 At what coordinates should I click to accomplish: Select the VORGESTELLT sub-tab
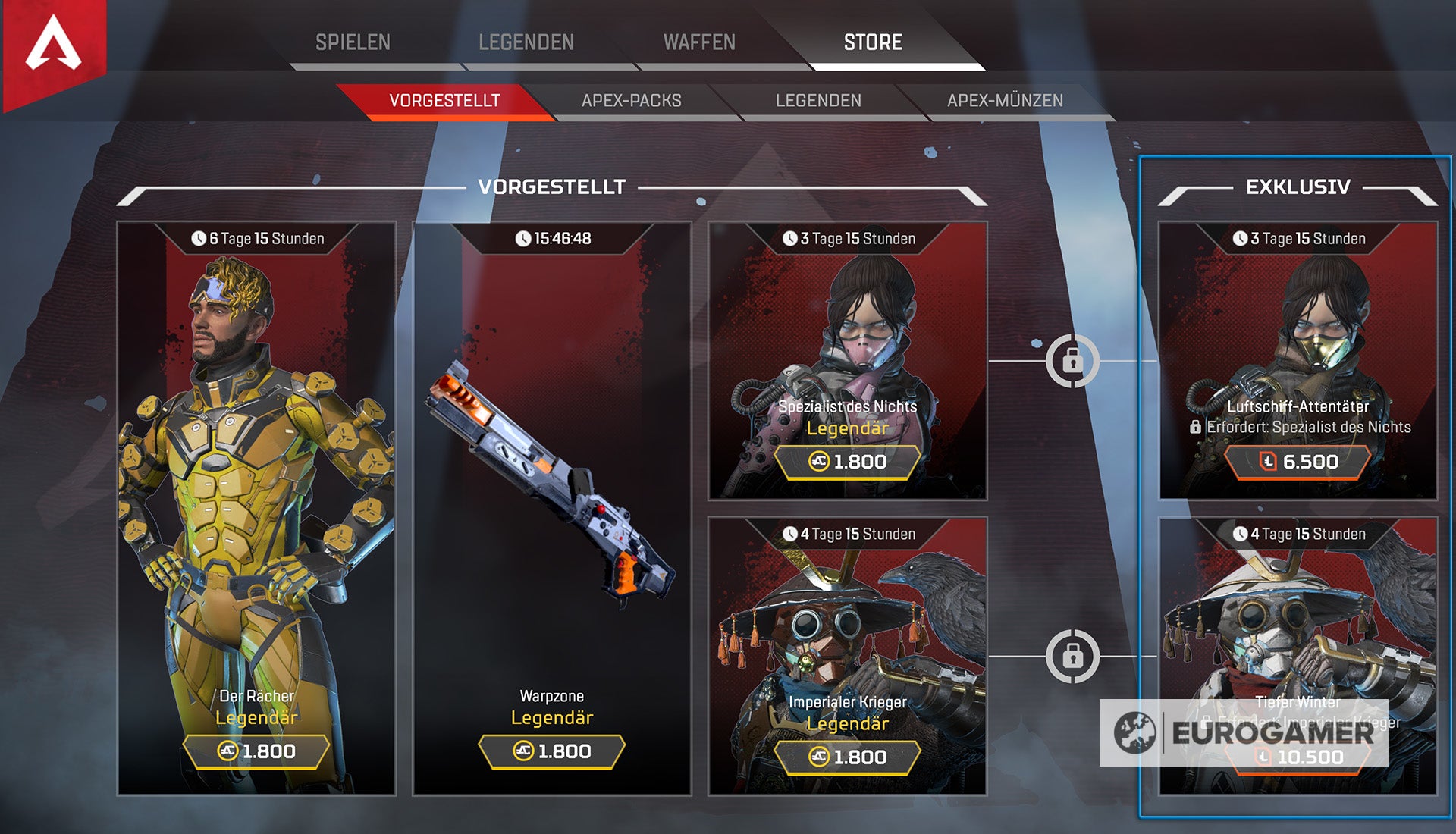pos(444,99)
